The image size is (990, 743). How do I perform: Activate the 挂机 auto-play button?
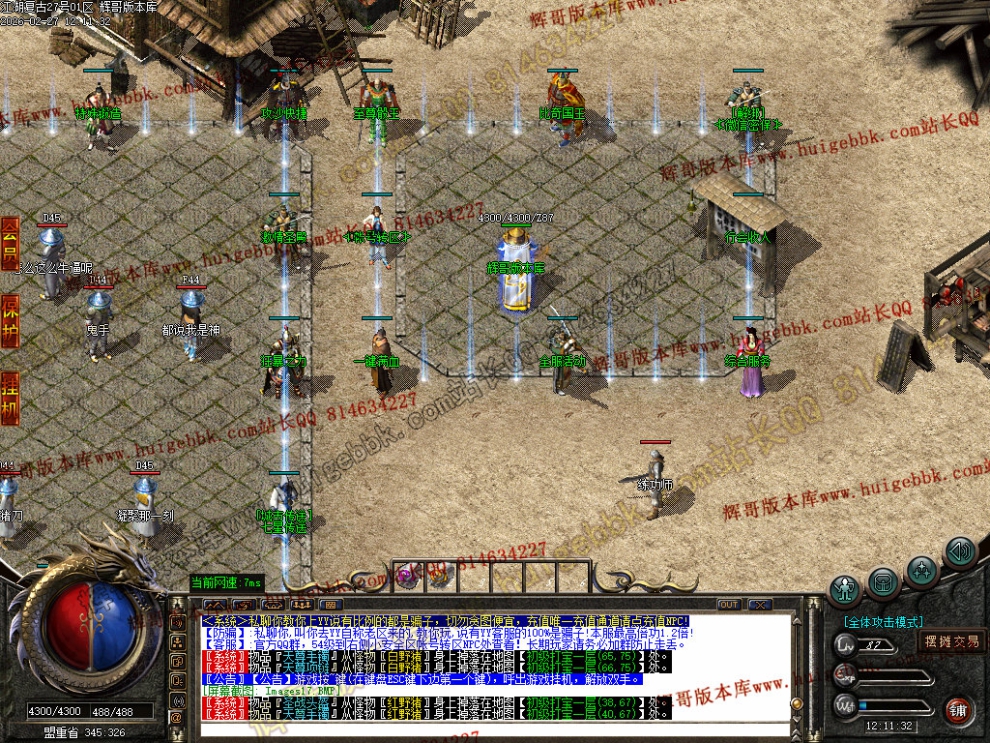[x=10, y=397]
